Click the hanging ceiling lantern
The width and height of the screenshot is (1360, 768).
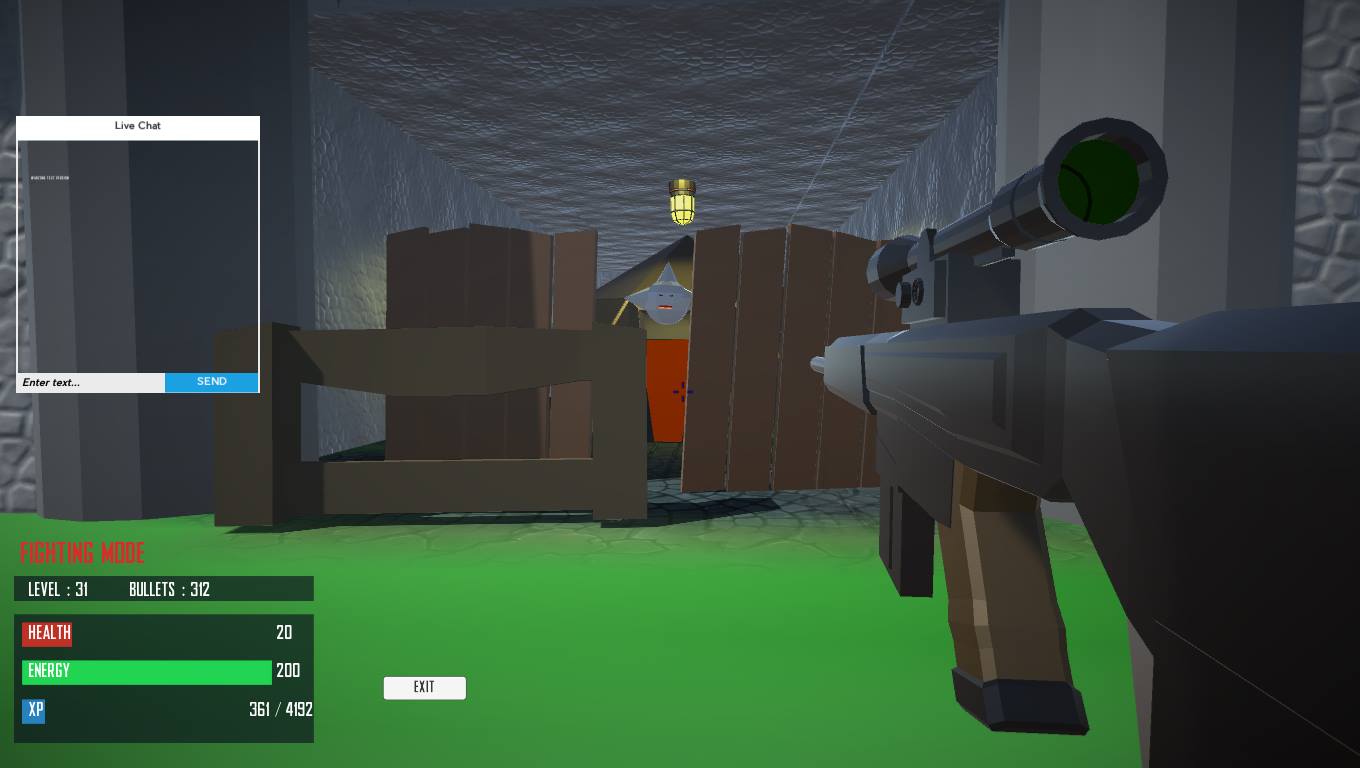coord(682,199)
